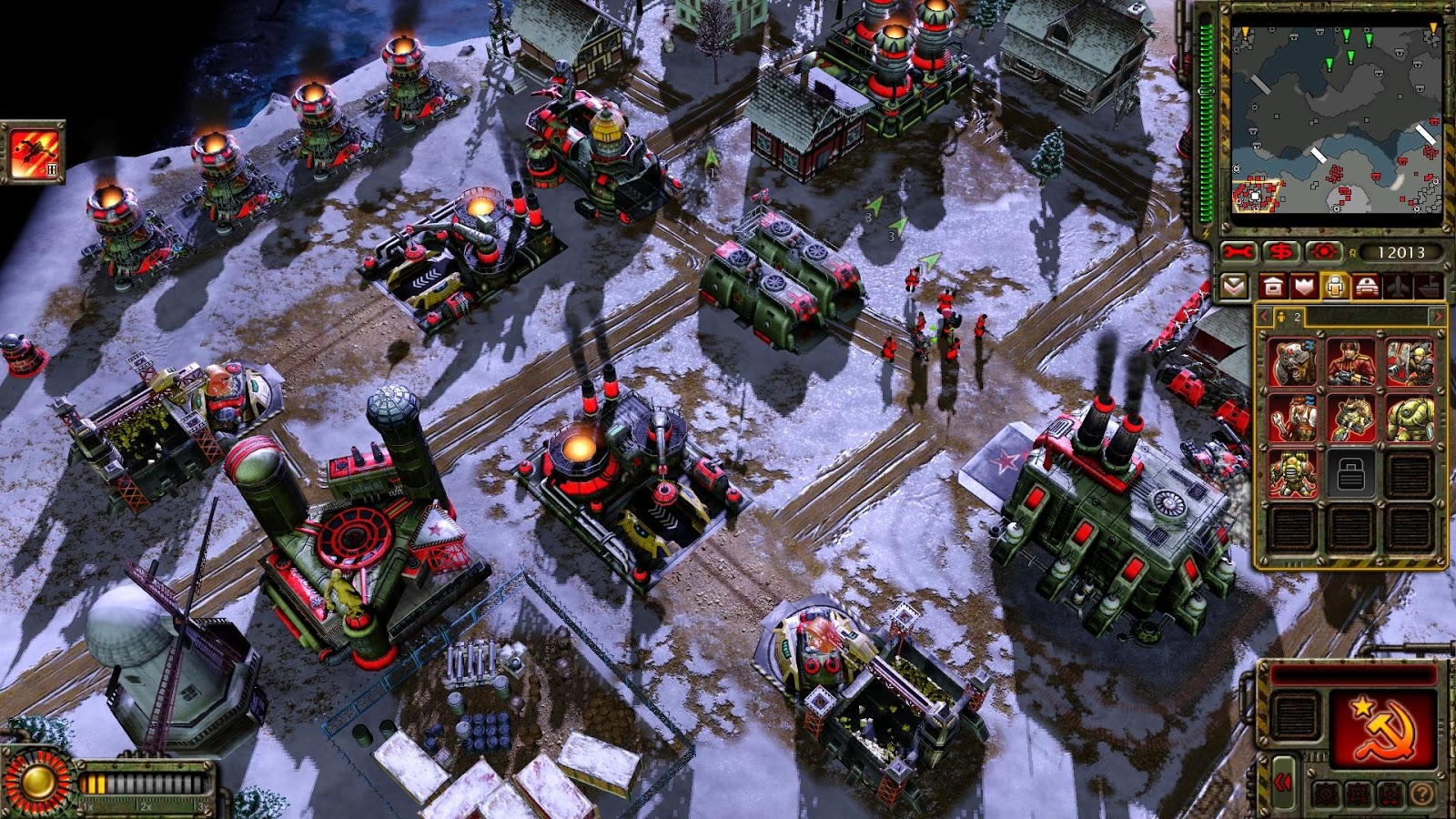Click the locked padlock unit slot
This screenshot has height=819, width=1456.
click(x=1351, y=473)
